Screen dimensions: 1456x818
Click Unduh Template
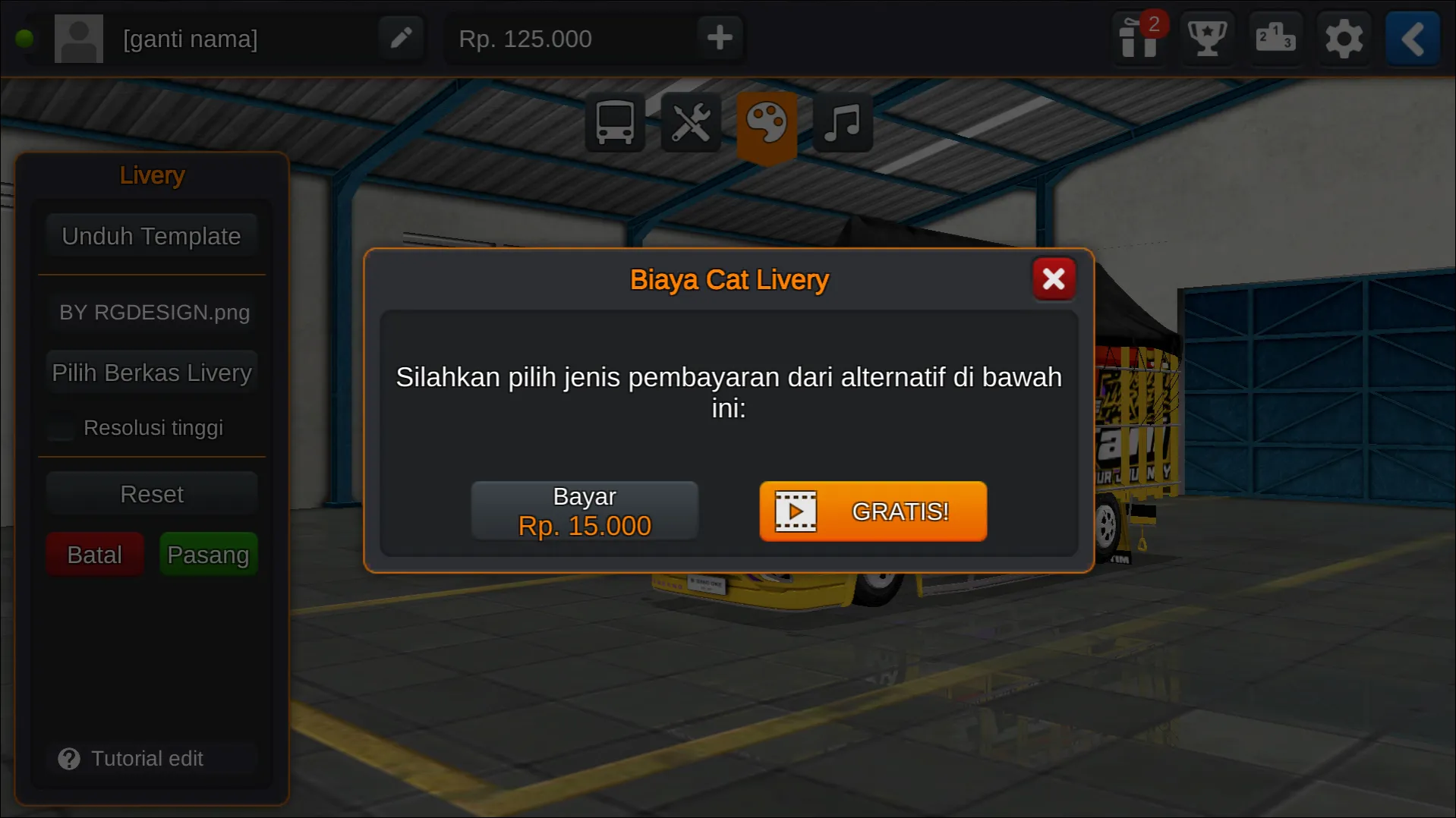click(151, 236)
